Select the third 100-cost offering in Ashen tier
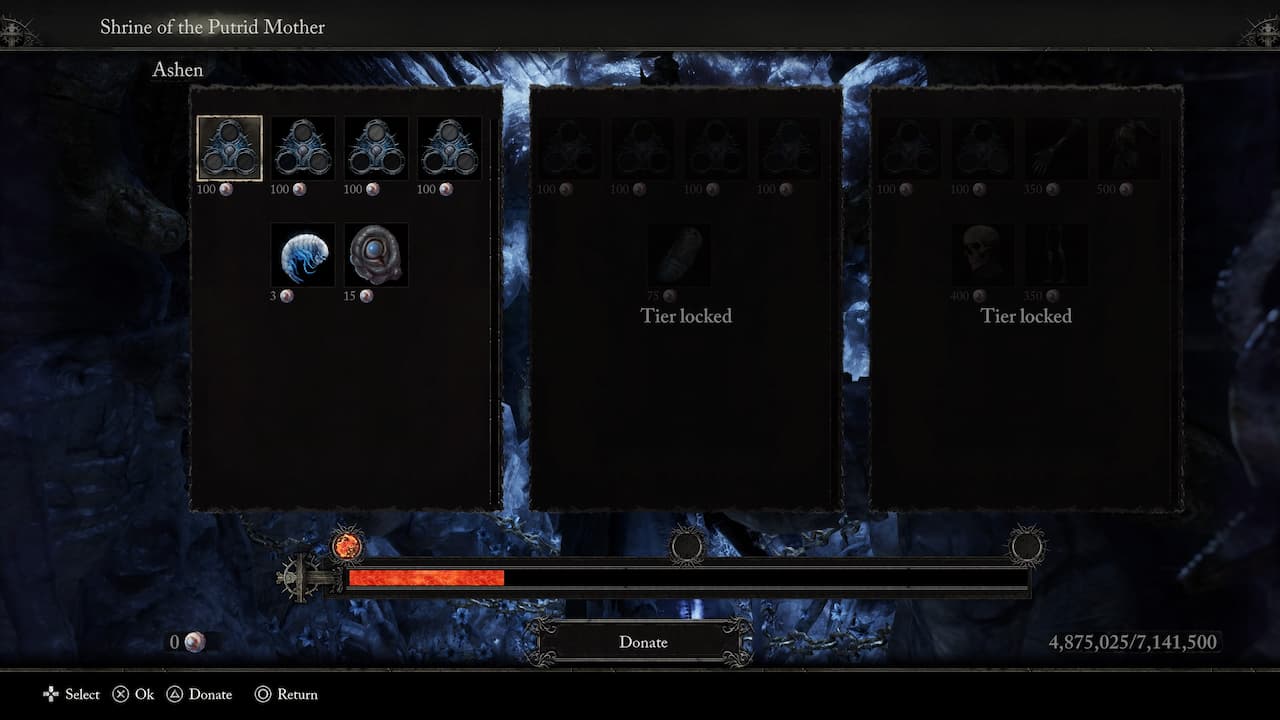The height and width of the screenshot is (720, 1280). [376, 148]
